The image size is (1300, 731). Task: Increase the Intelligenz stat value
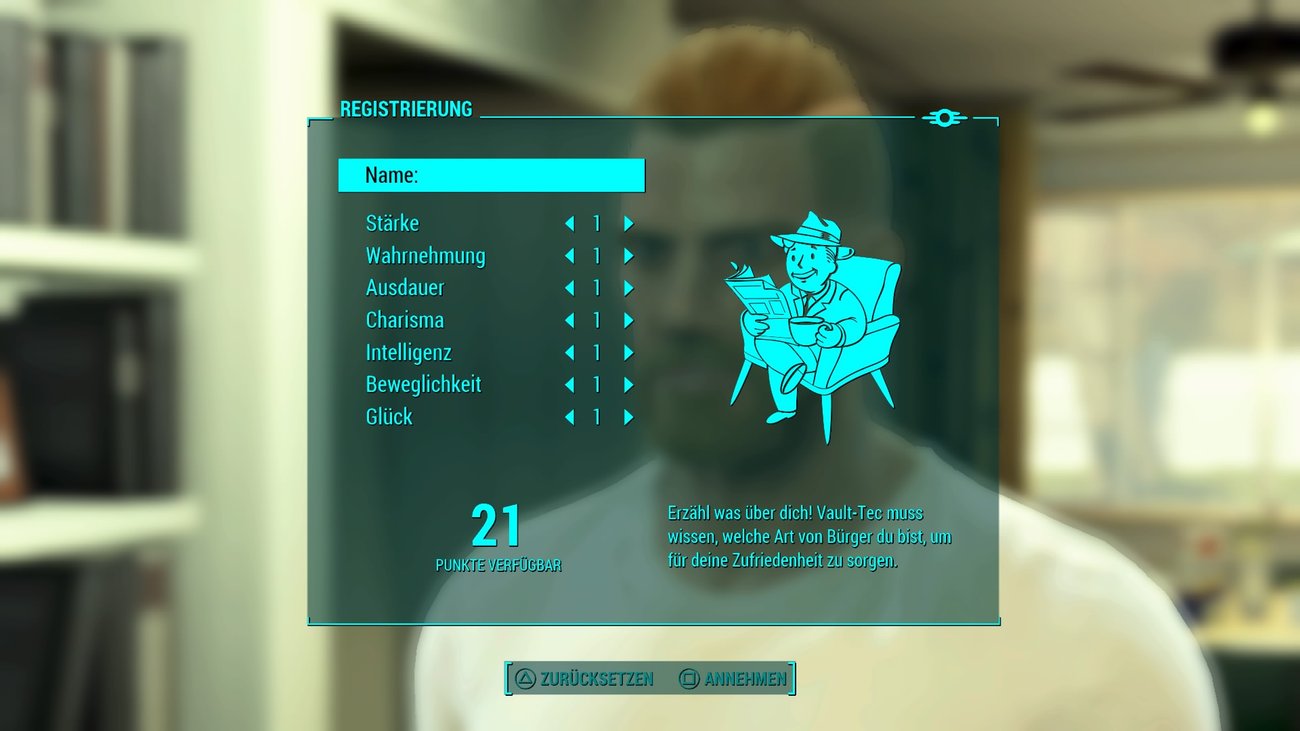click(629, 352)
